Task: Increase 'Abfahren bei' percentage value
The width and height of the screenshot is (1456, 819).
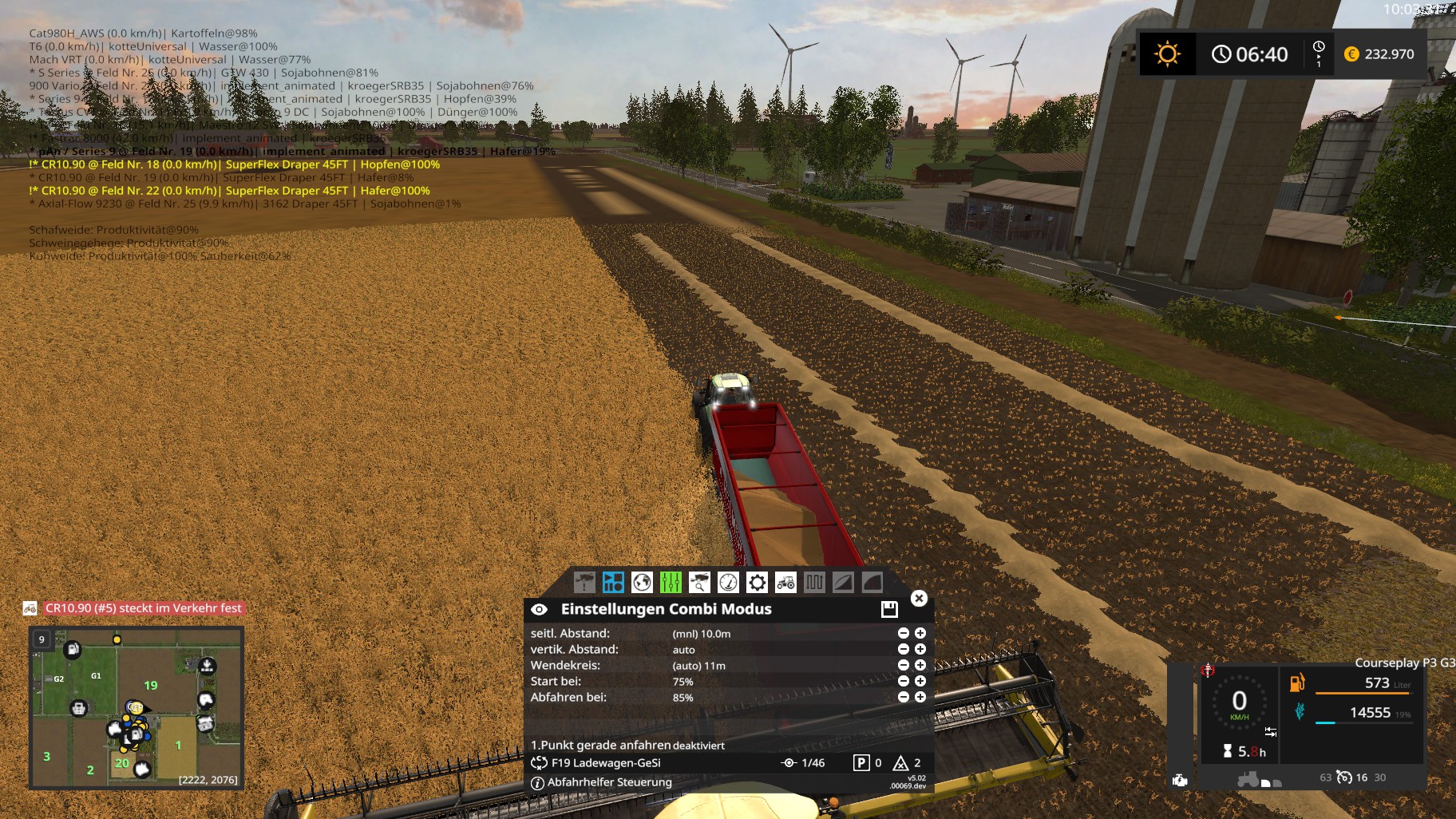Action: pyautogui.click(x=920, y=697)
